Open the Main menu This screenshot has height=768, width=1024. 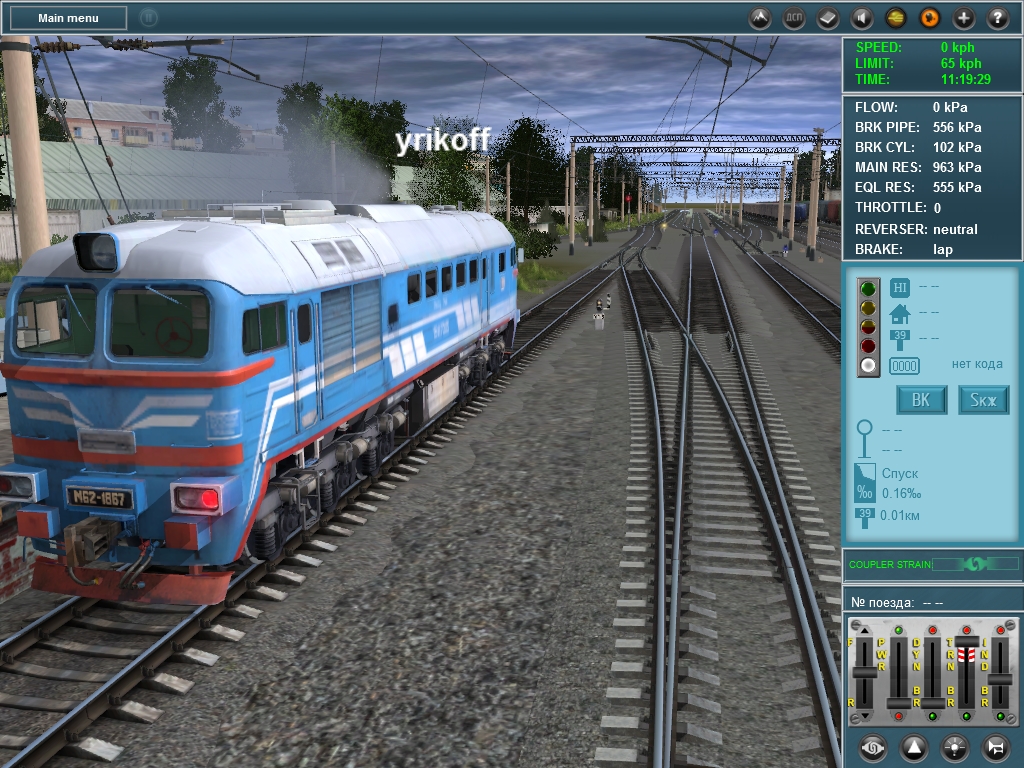[68, 18]
